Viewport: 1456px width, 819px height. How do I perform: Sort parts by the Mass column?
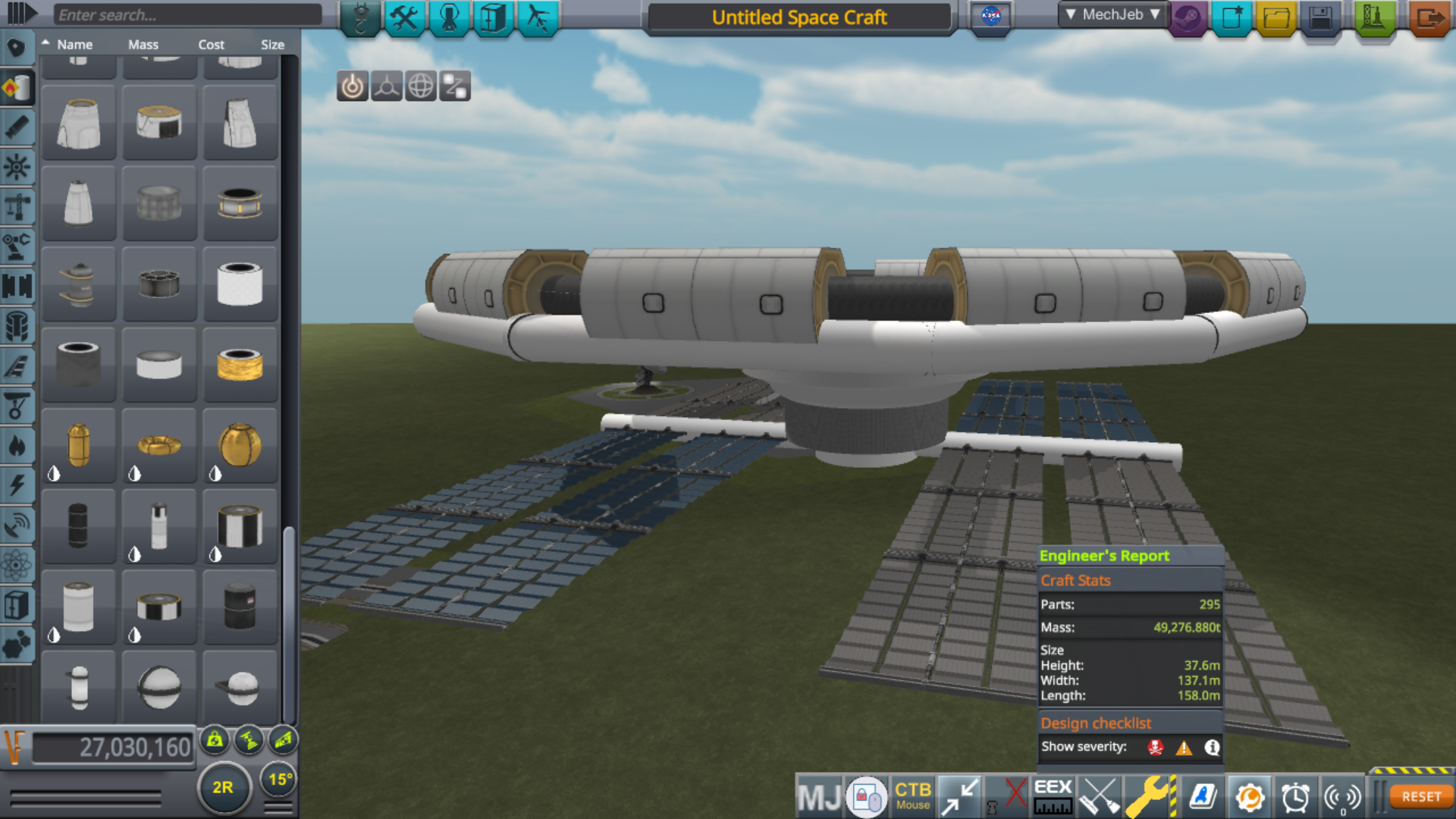point(143,44)
